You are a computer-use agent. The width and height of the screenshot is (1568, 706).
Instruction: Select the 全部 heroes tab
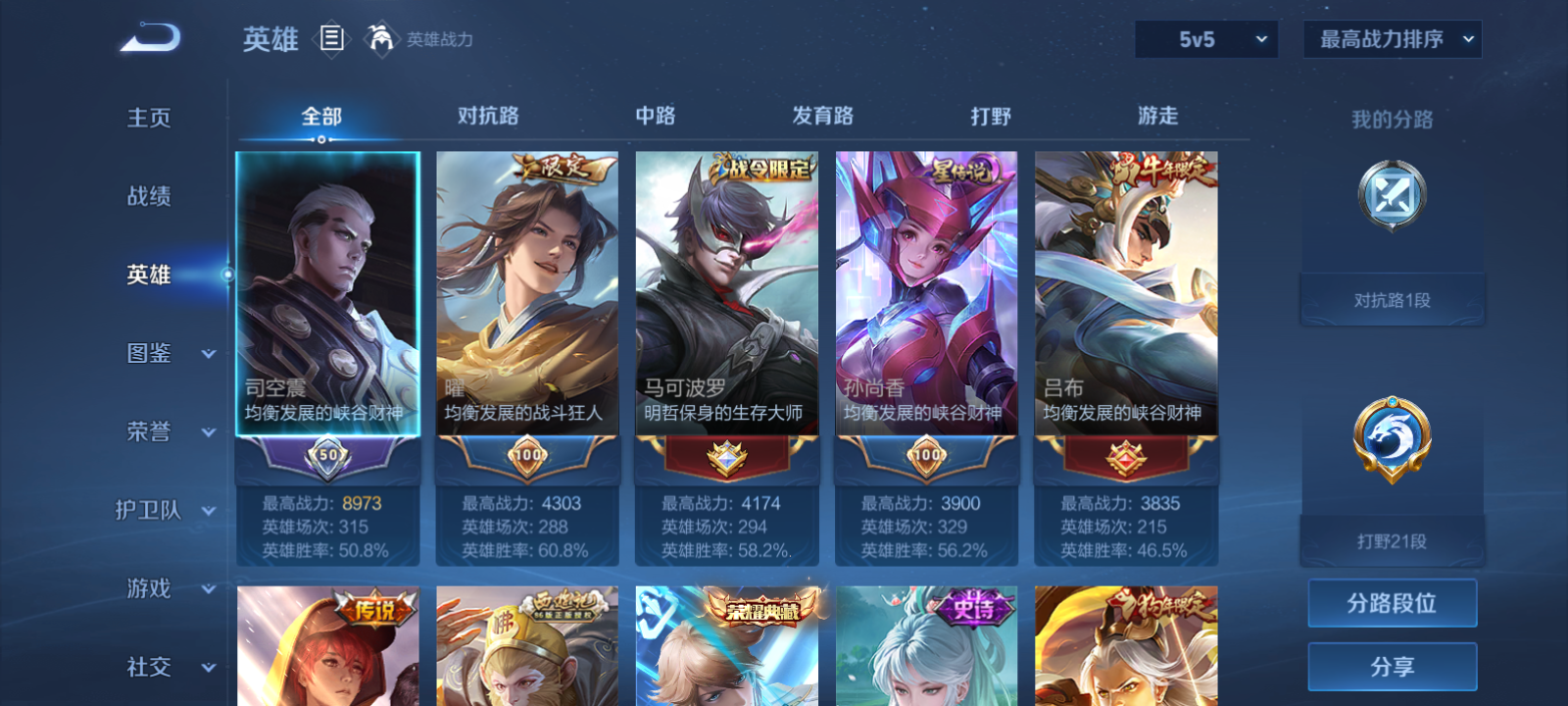(x=323, y=116)
